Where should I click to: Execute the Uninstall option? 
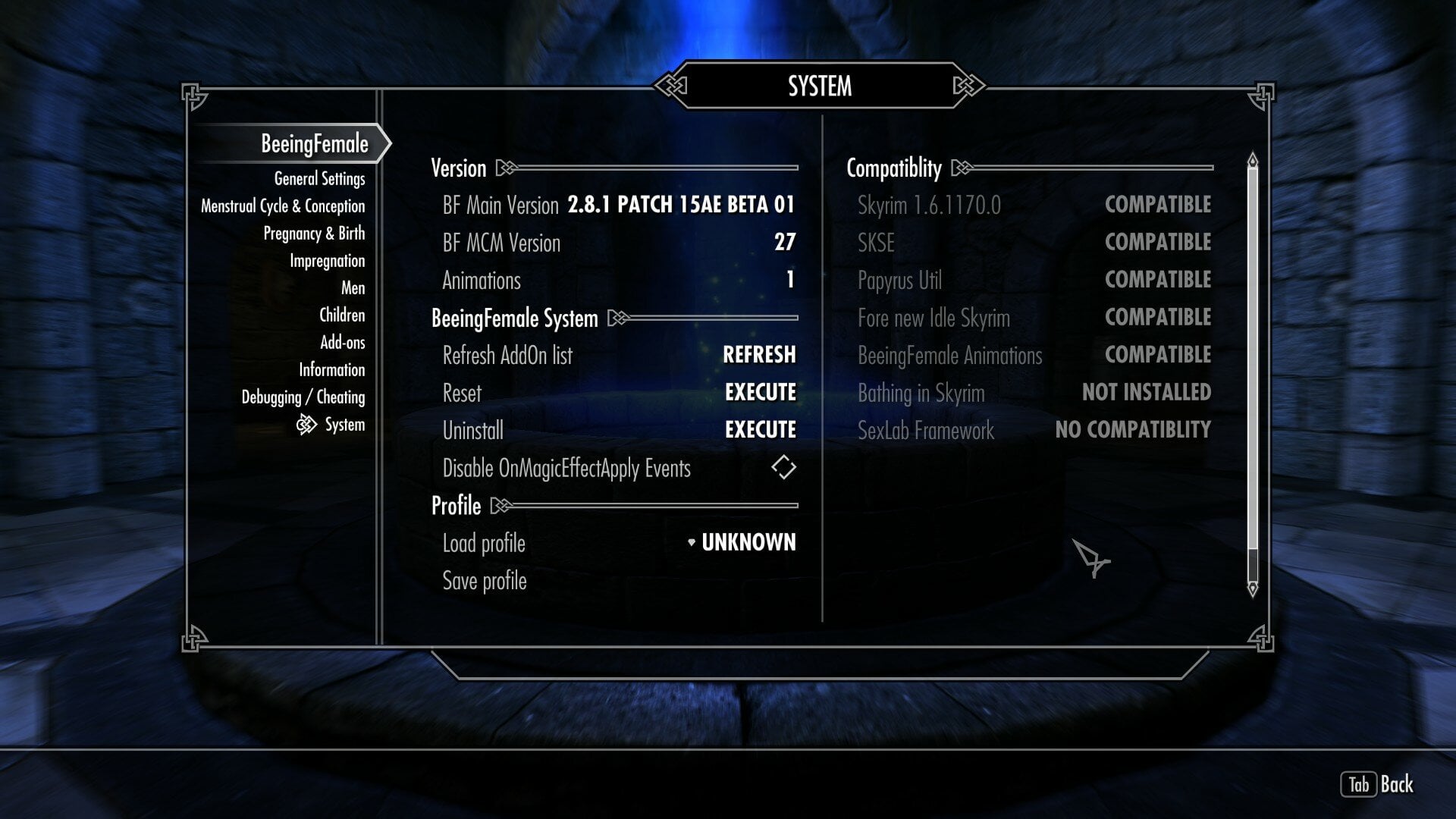(x=760, y=430)
